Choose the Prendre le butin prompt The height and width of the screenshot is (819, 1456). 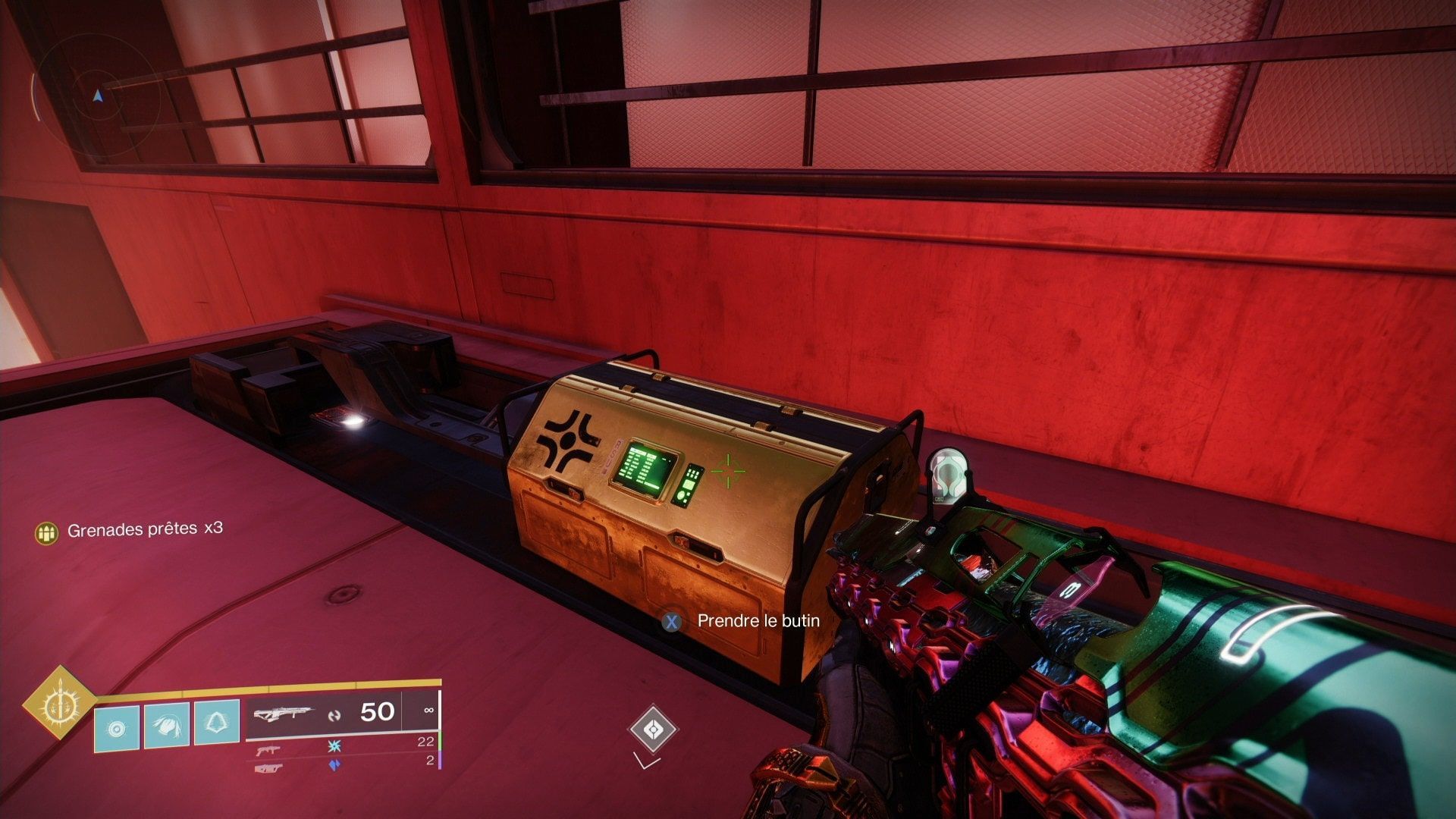pyautogui.click(x=743, y=621)
